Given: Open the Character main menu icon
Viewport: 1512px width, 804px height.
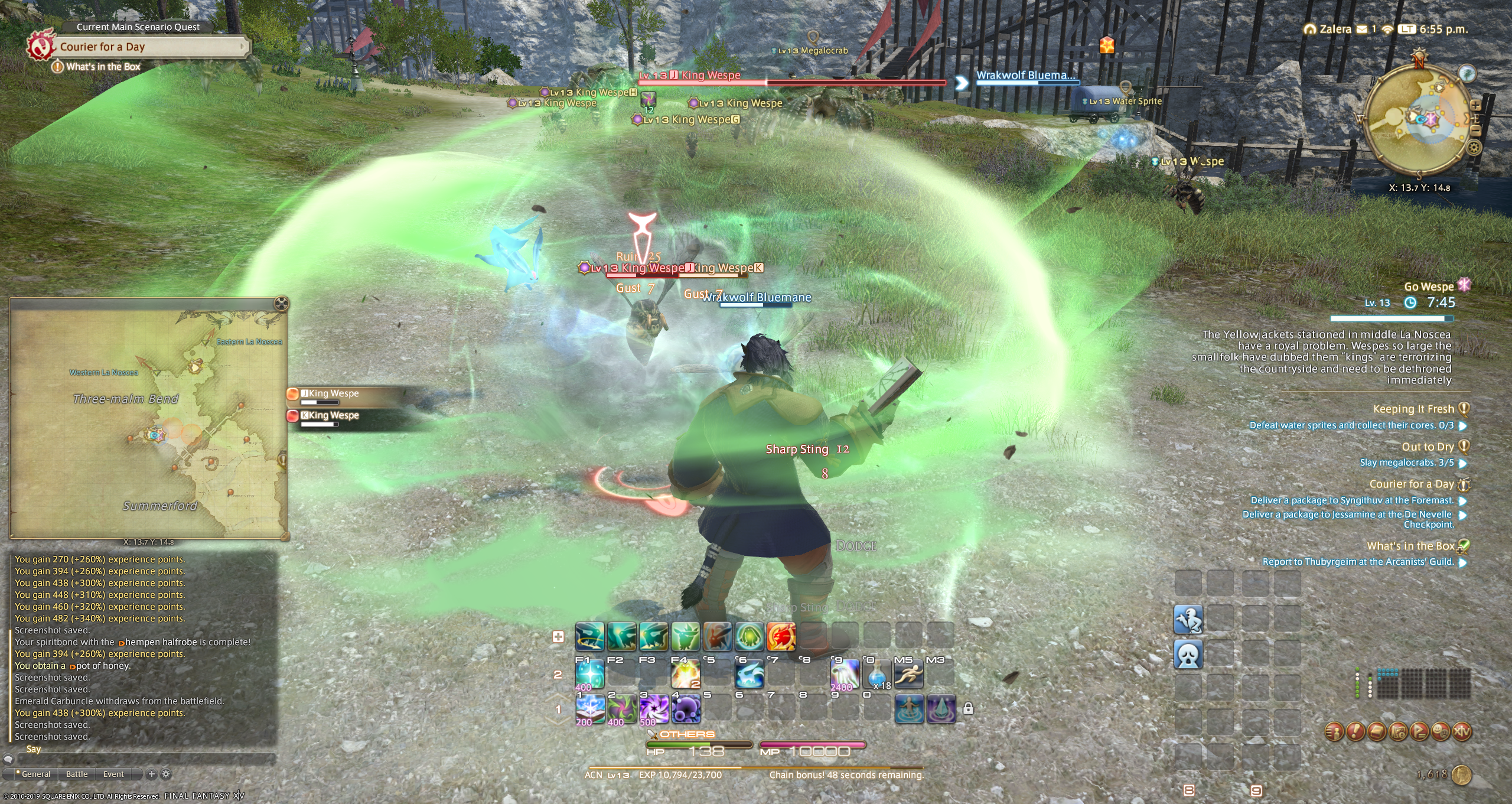Looking at the screenshot, I should (x=1334, y=732).
